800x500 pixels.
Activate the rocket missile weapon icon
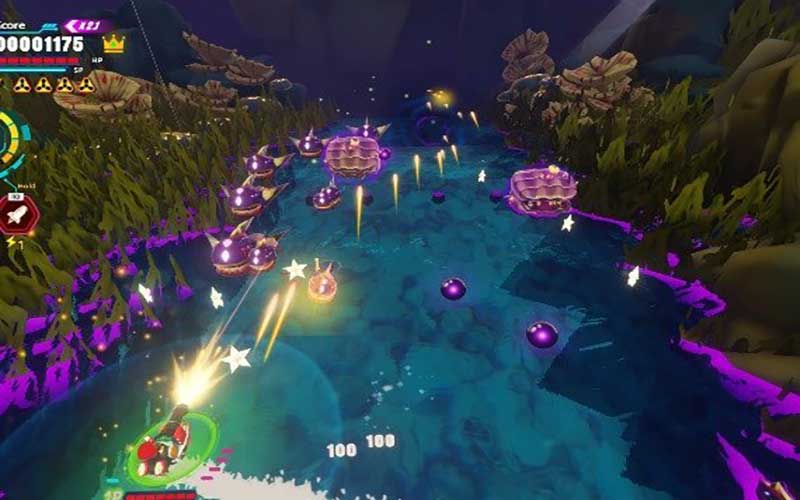coord(17,213)
